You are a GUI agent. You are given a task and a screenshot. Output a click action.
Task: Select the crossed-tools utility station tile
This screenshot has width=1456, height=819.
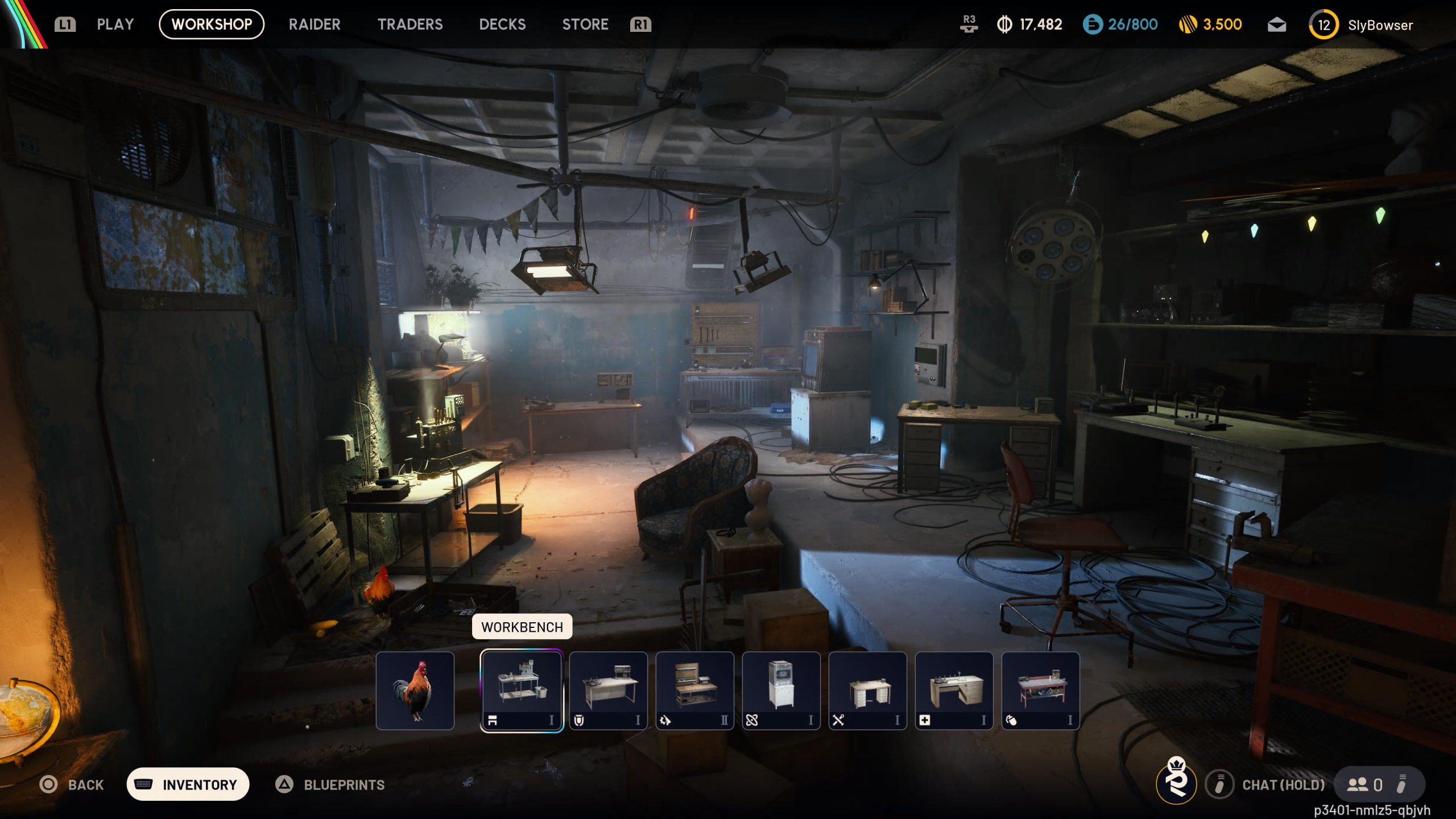tap(868, 690)
